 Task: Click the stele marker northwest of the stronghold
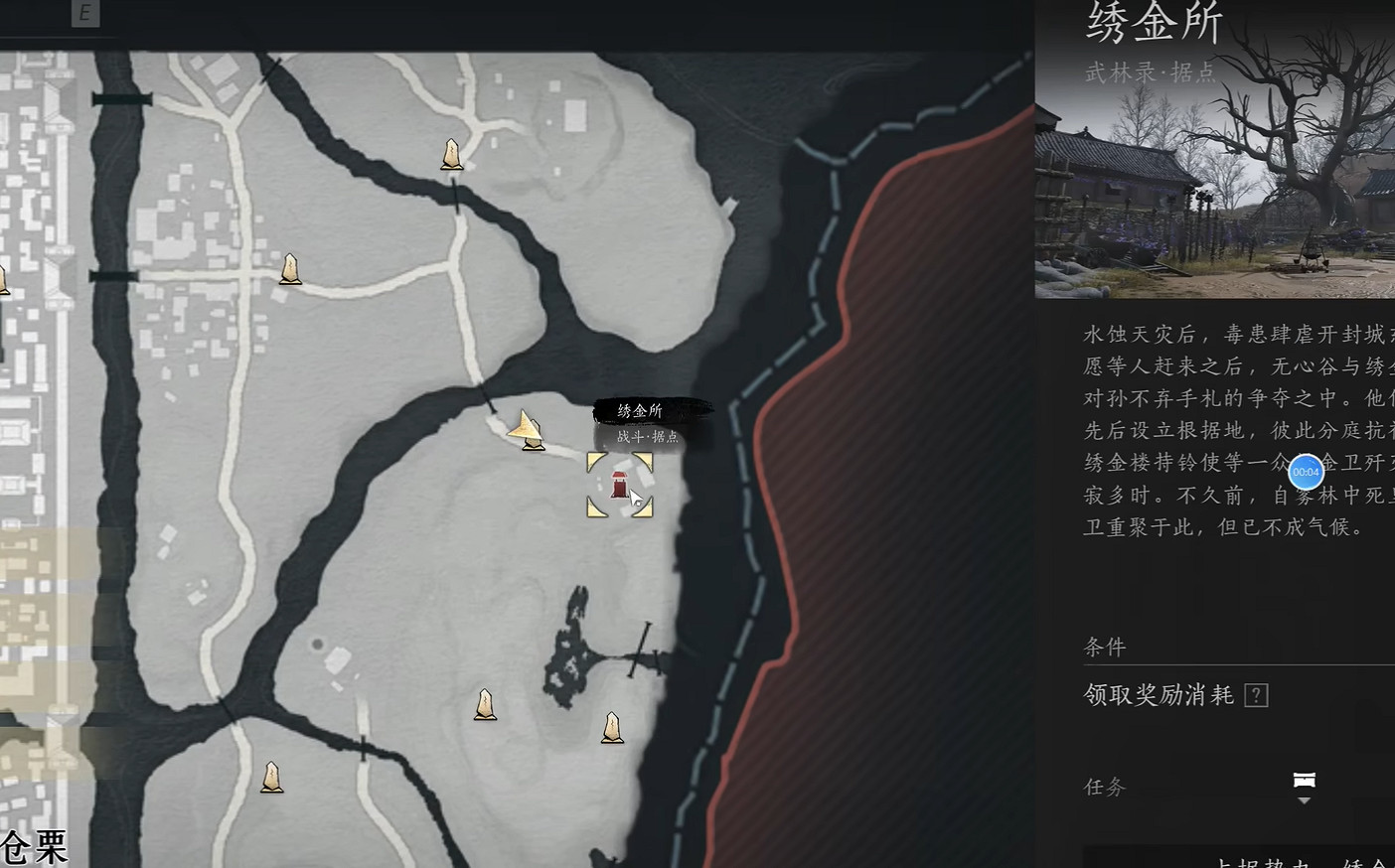tap(289, 268)
